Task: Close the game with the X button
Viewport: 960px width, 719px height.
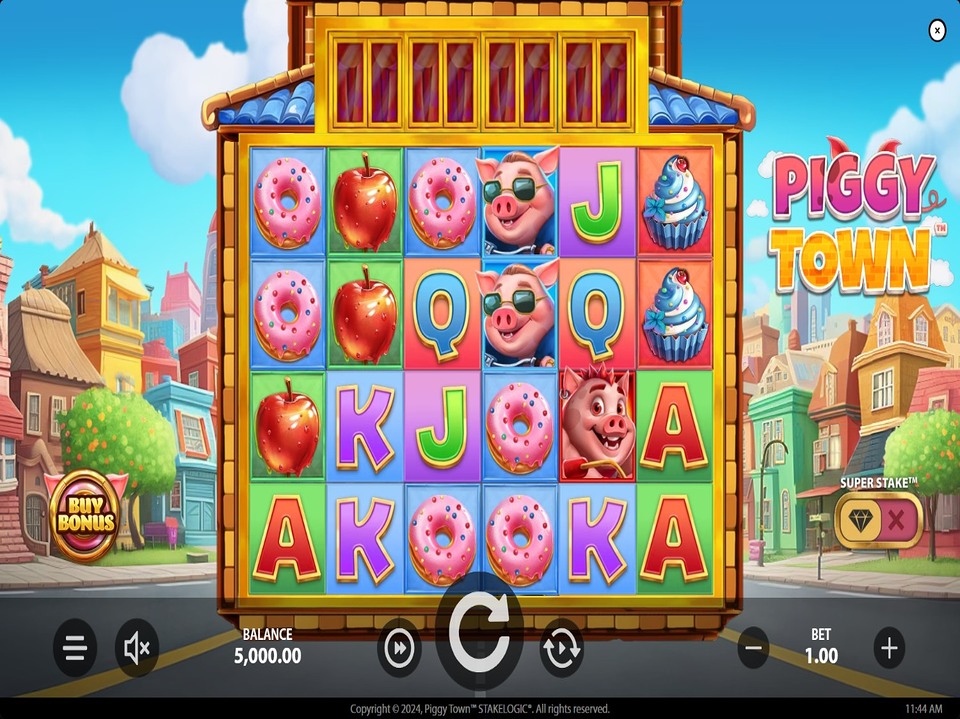Action: [937, 31]
